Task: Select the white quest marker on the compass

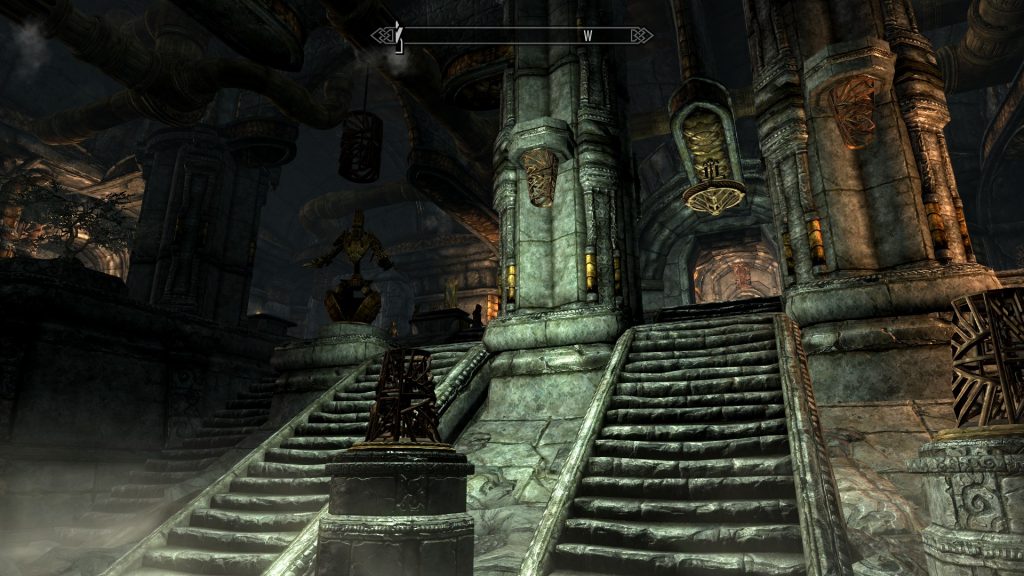Action: click(398, 37)
